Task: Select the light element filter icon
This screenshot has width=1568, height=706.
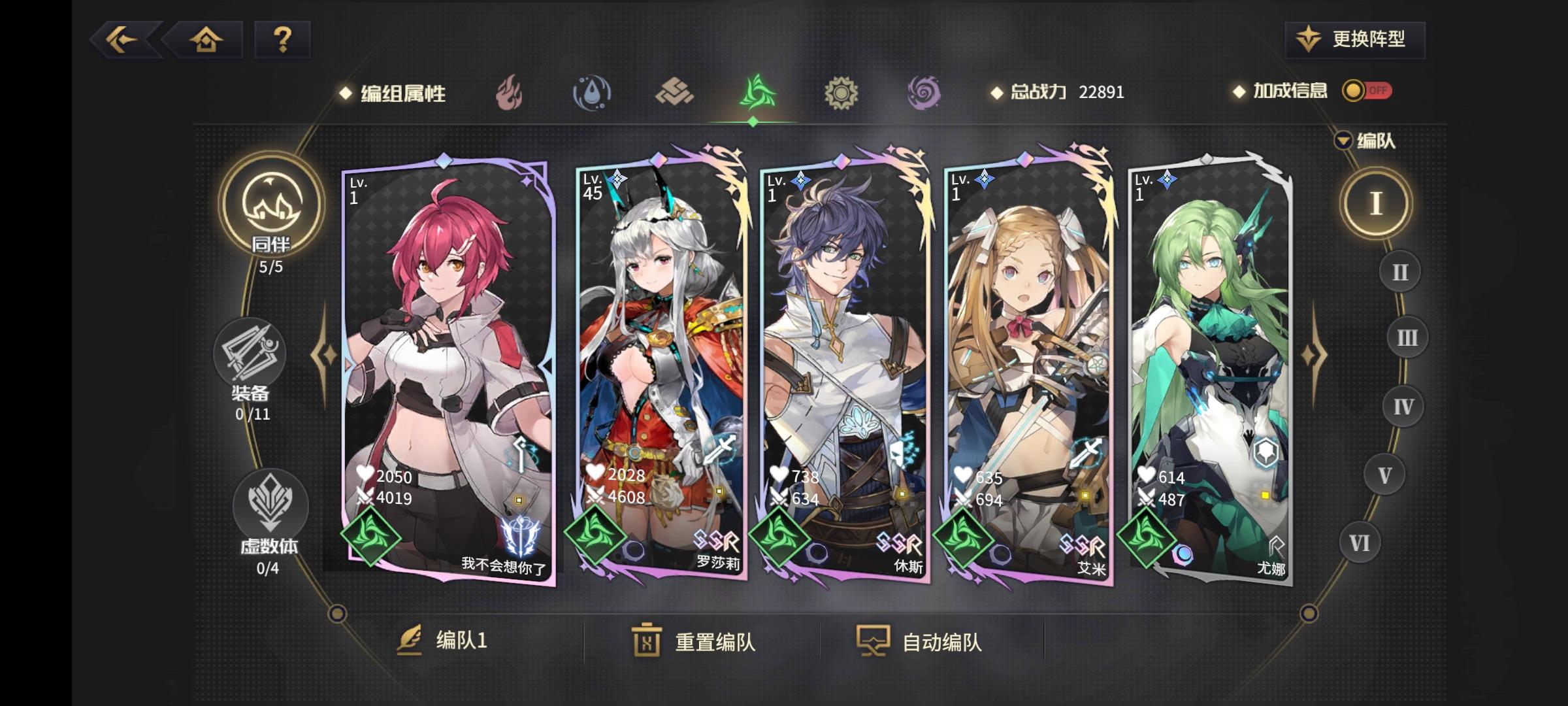Action: (x=840, y=92)
